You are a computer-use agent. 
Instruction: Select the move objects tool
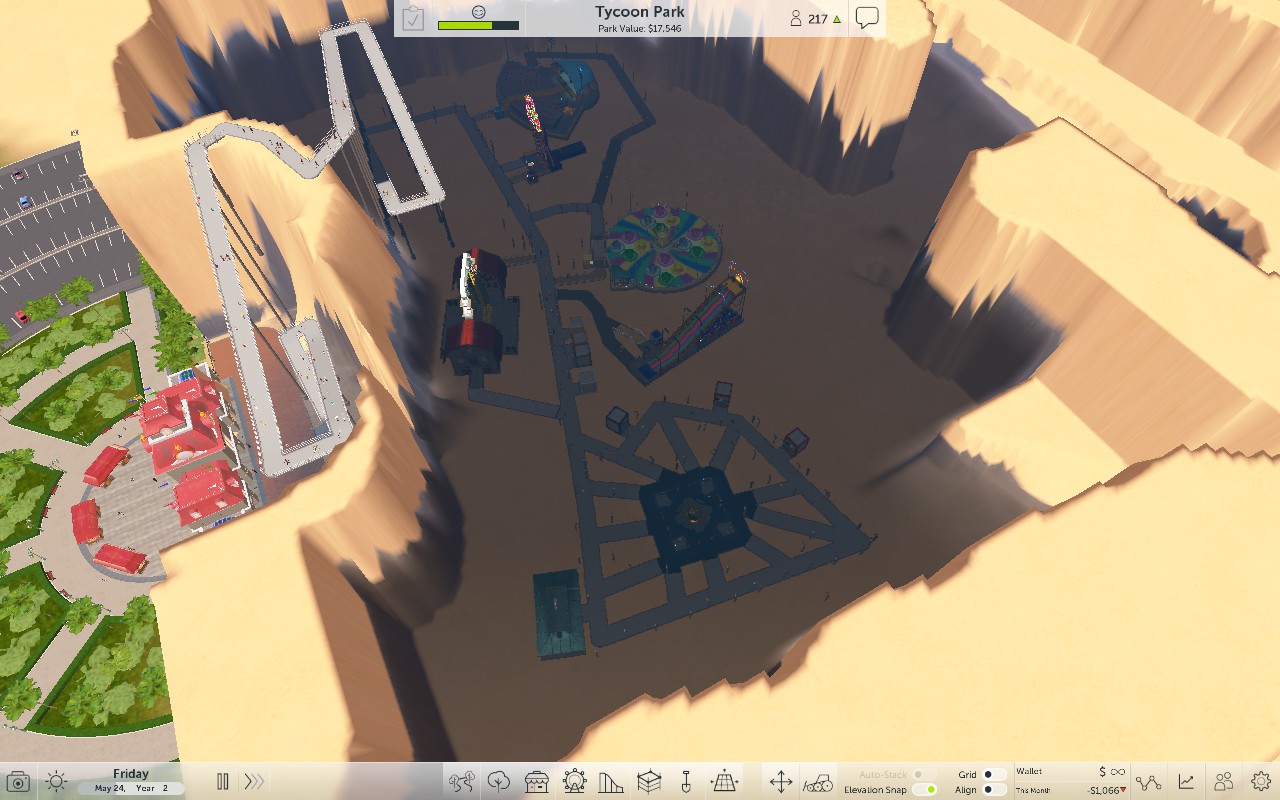click(x=782, y=782)
